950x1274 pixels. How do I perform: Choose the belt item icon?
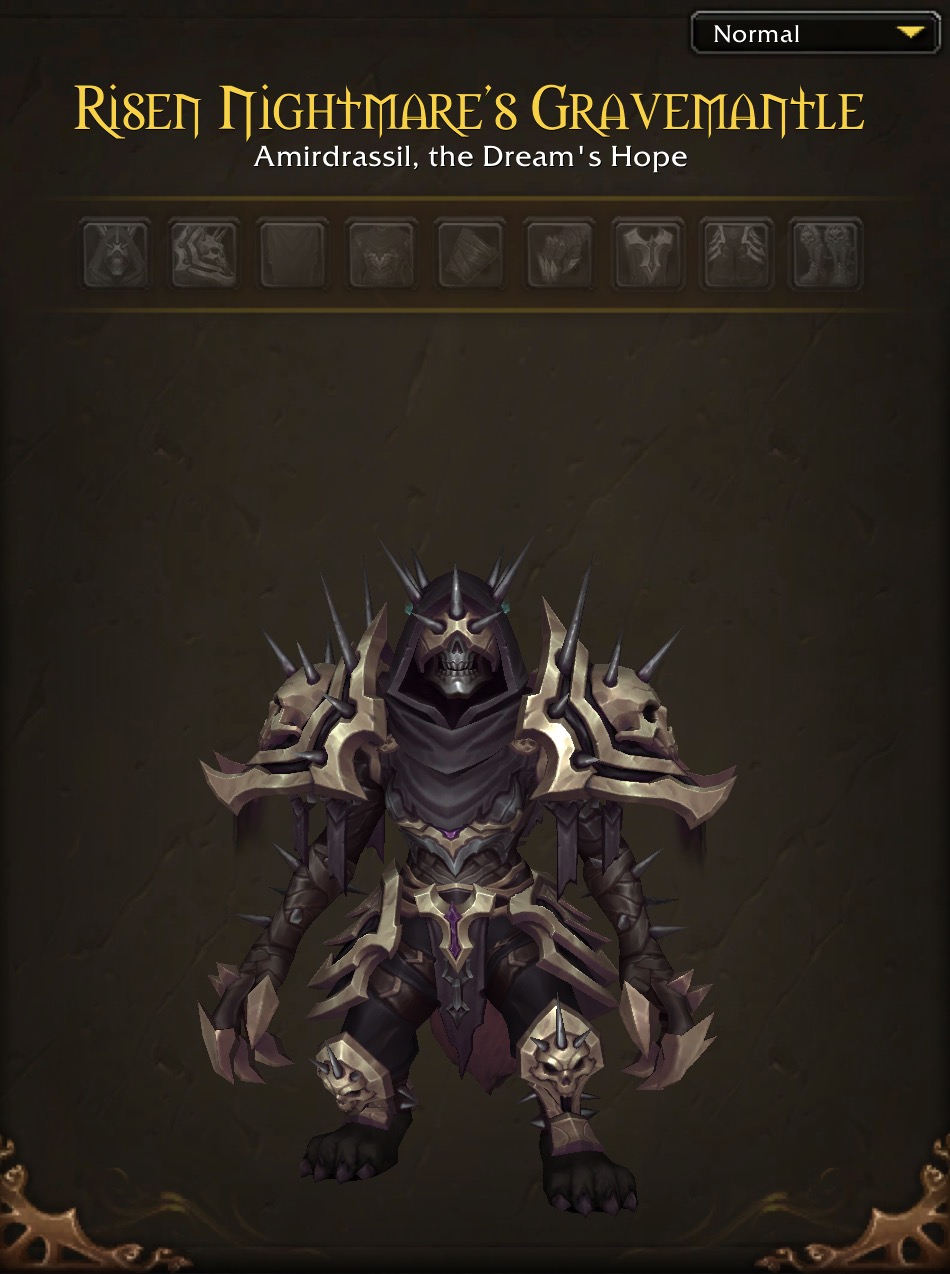click(647, 255)
